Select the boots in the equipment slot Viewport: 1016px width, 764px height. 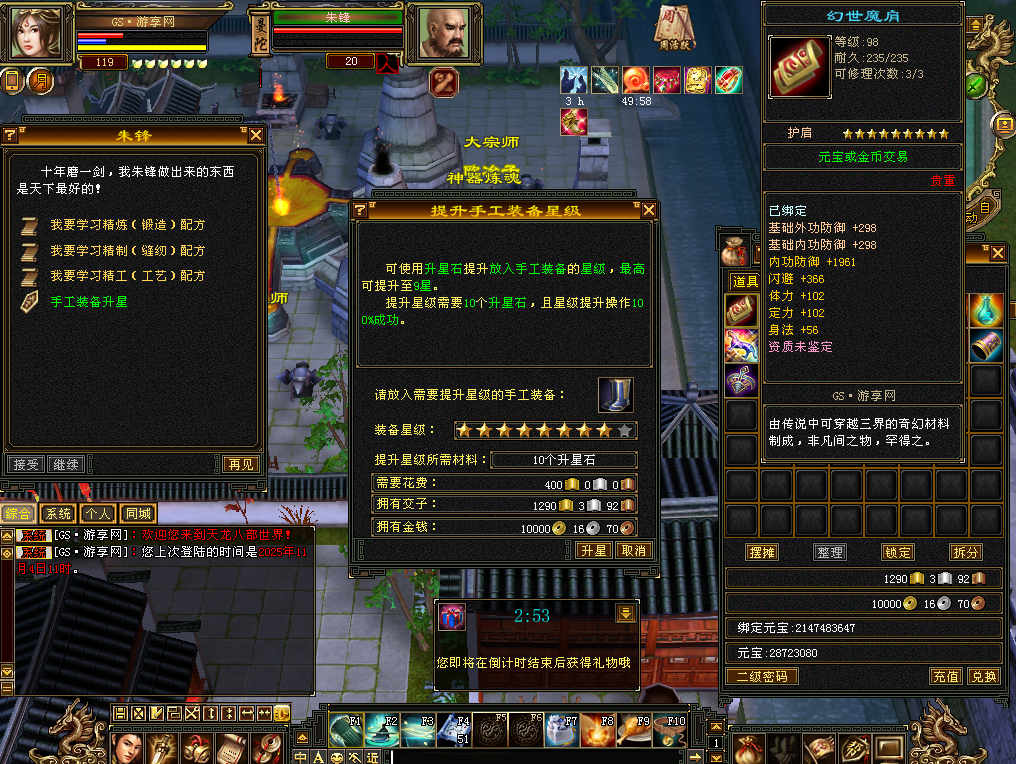615,394
